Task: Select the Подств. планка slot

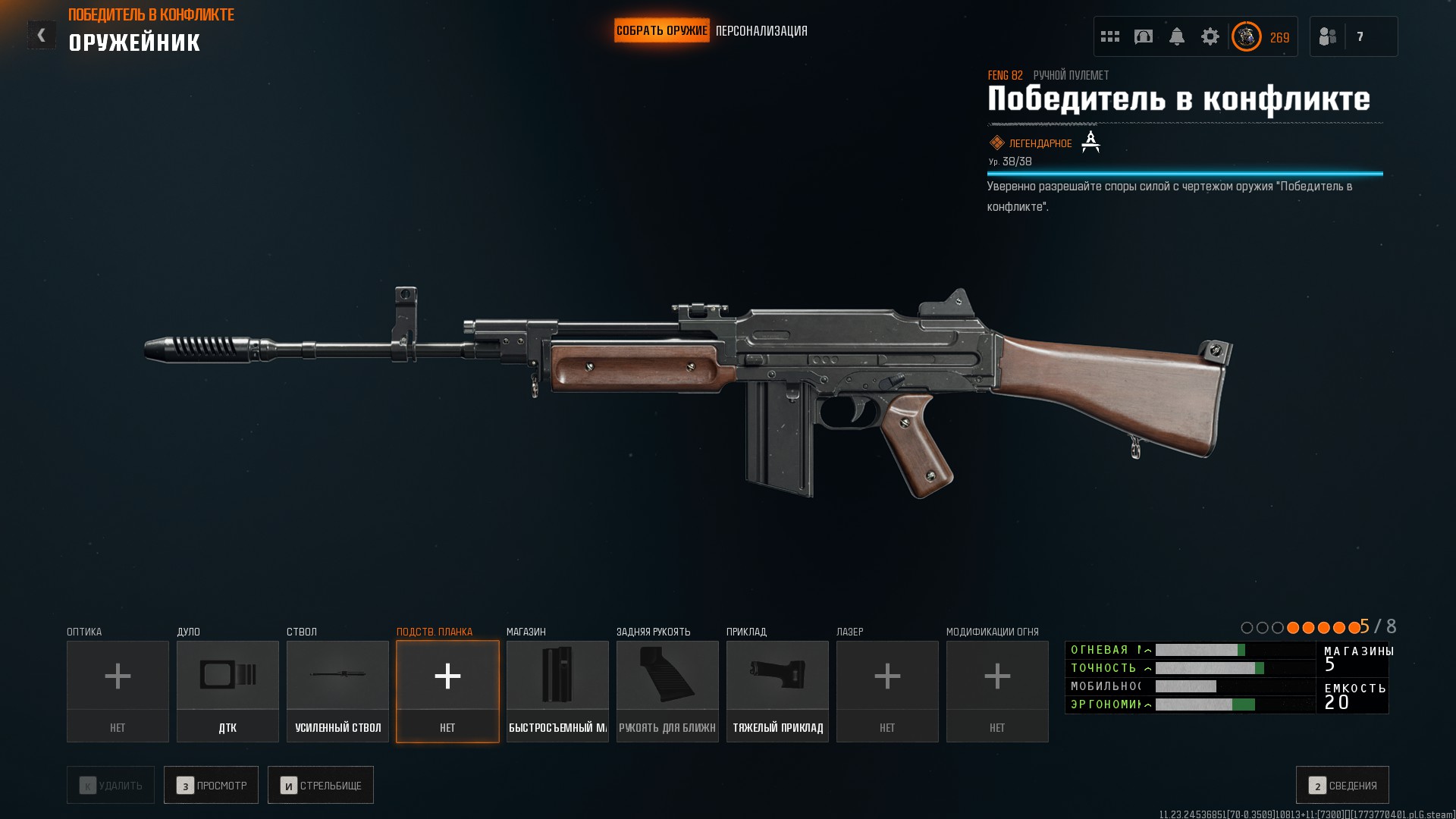Action: coord(447,691)
